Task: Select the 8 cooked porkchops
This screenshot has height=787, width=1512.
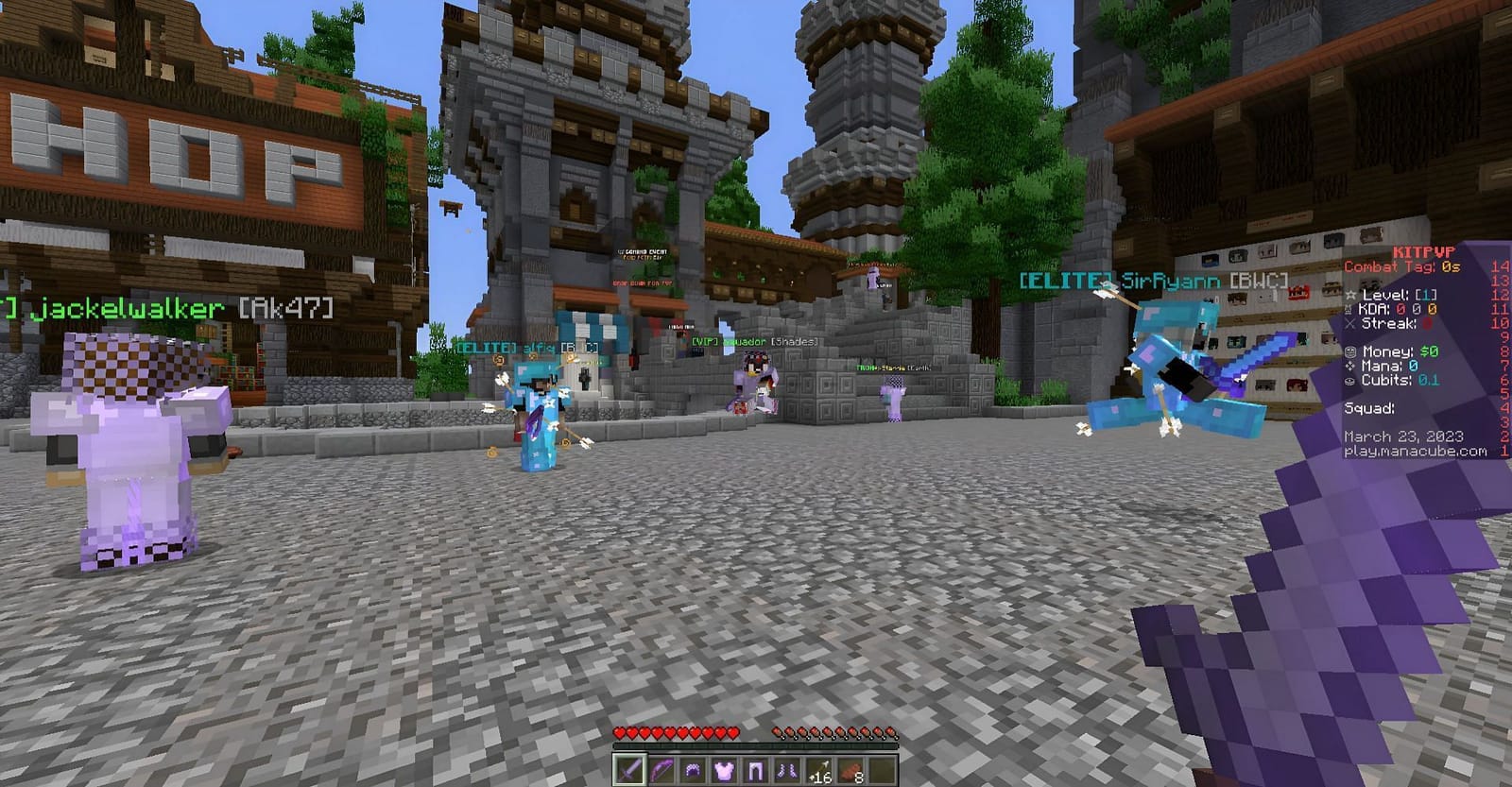Action: (850, 769)
